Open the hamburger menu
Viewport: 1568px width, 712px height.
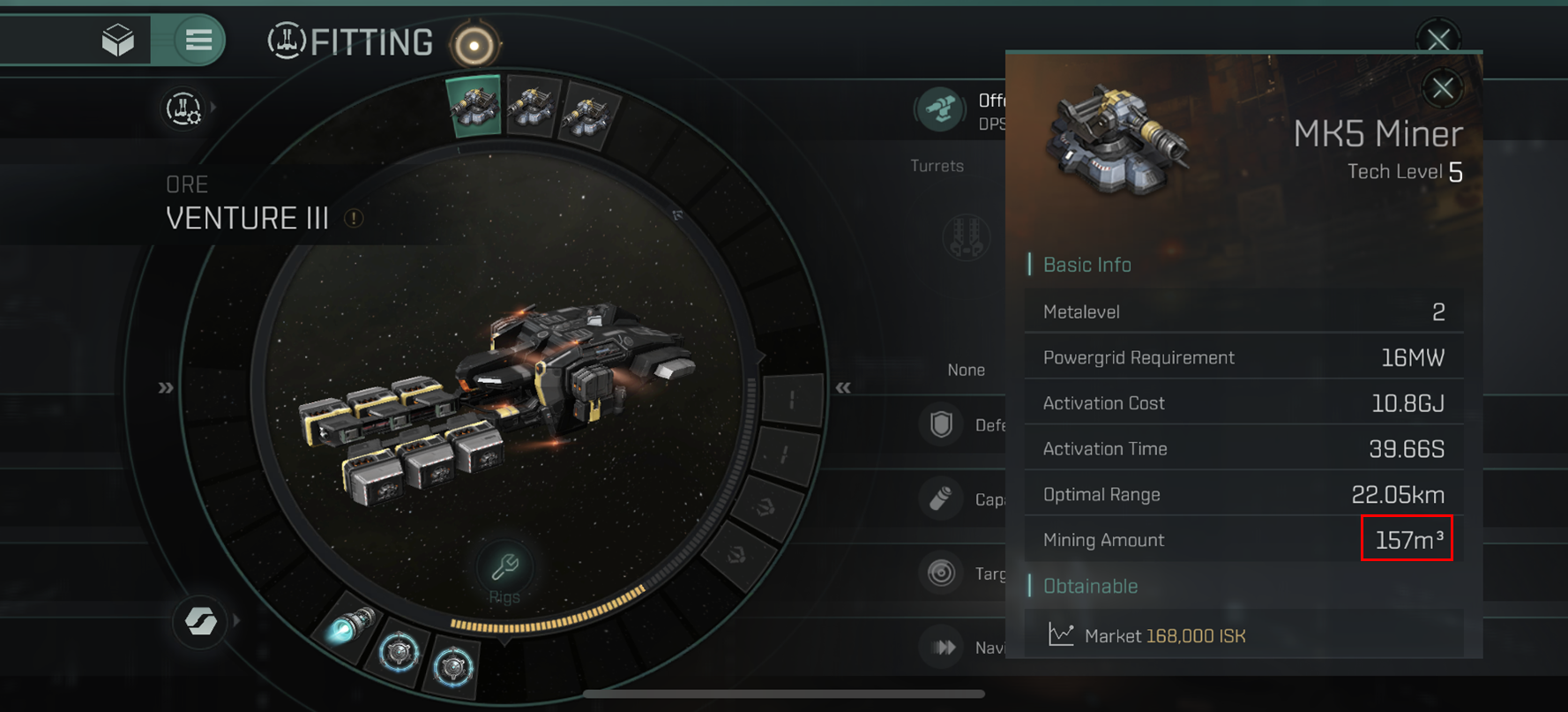click(x=198, y=40)
